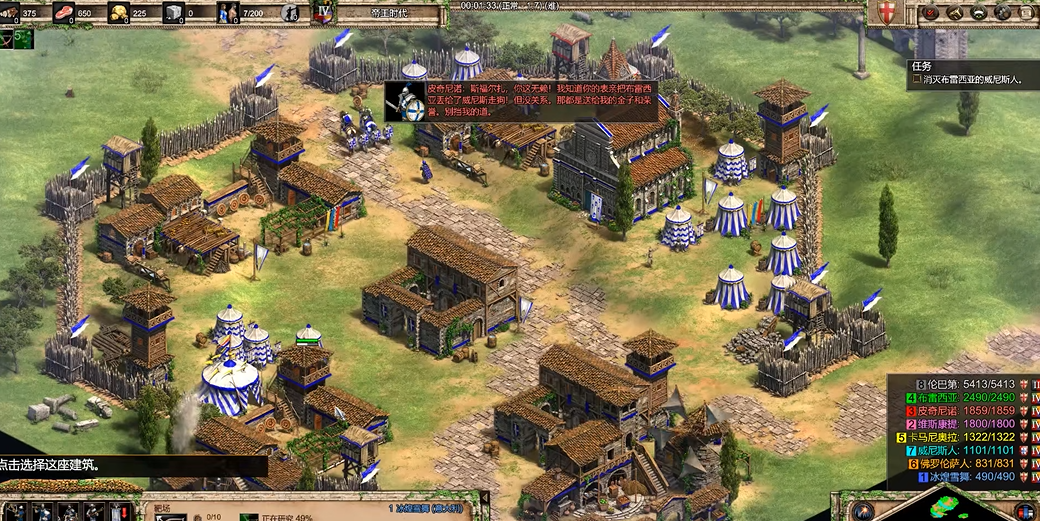Open the tech tree helmet button
The image size is (1040, 521).
[x=977, y=13]
